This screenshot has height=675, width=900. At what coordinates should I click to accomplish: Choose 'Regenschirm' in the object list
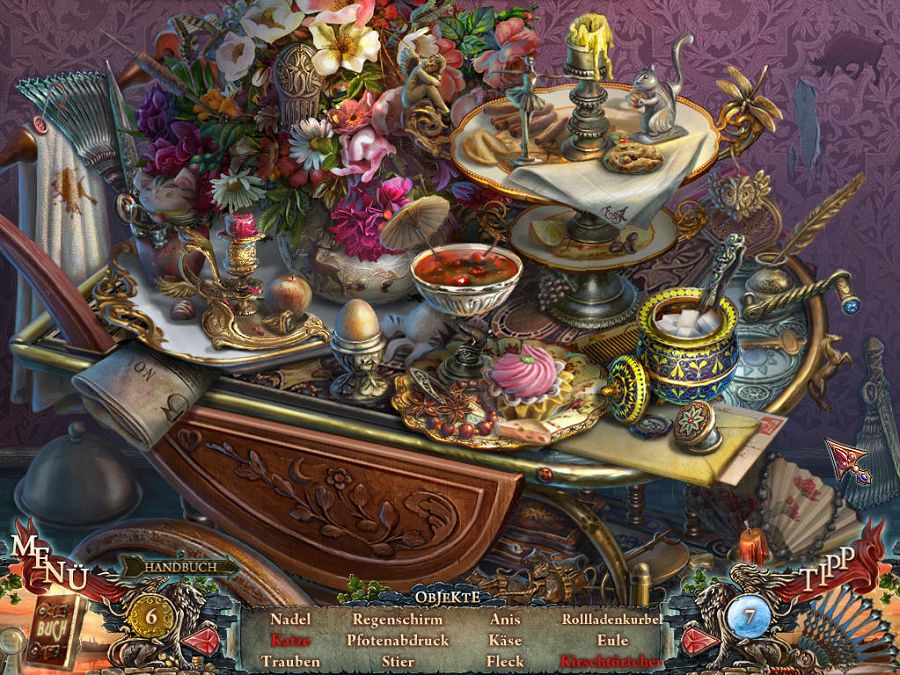coord(397,620)
